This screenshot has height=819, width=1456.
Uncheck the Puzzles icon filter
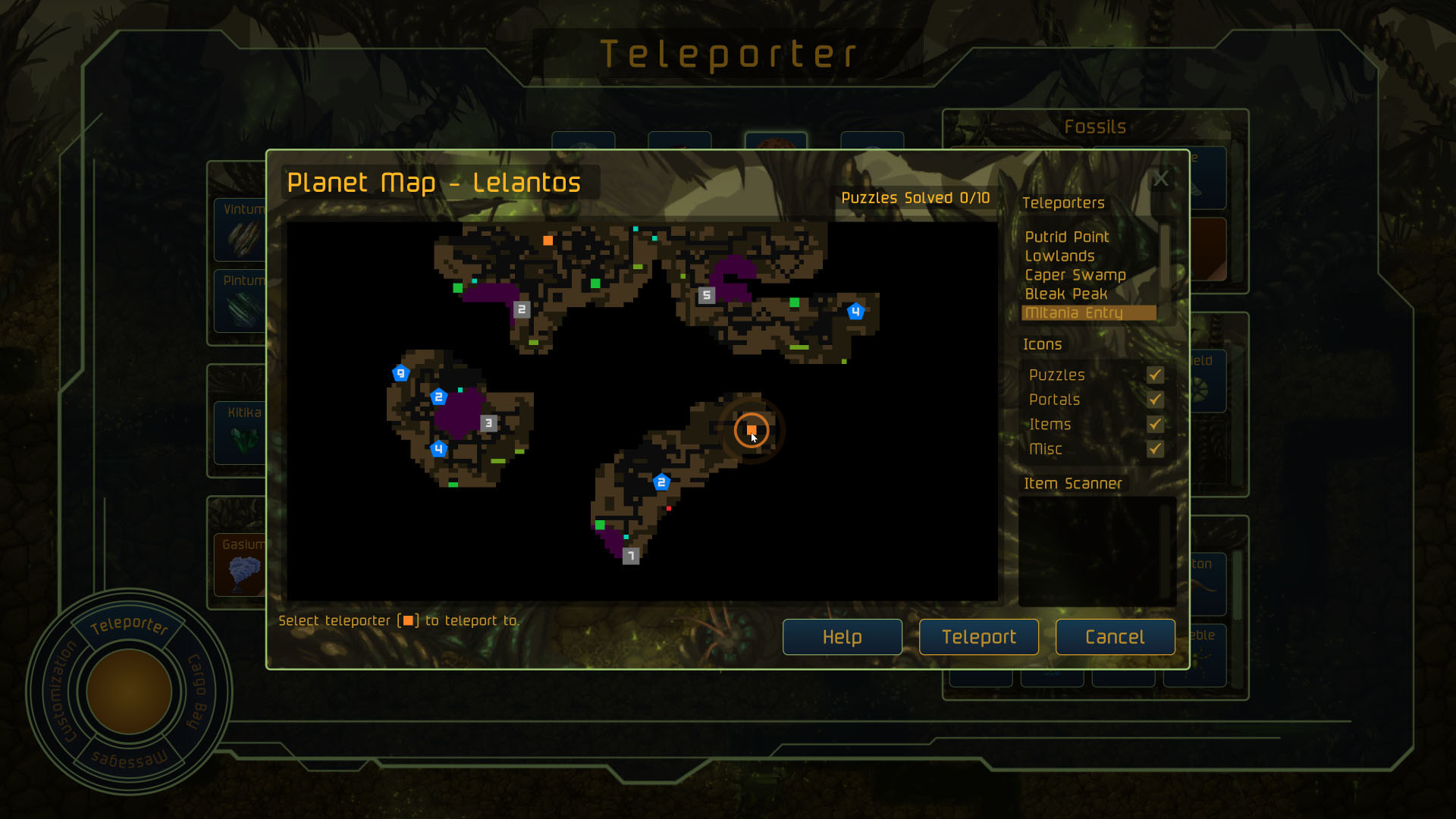(x=1155, y=375)
